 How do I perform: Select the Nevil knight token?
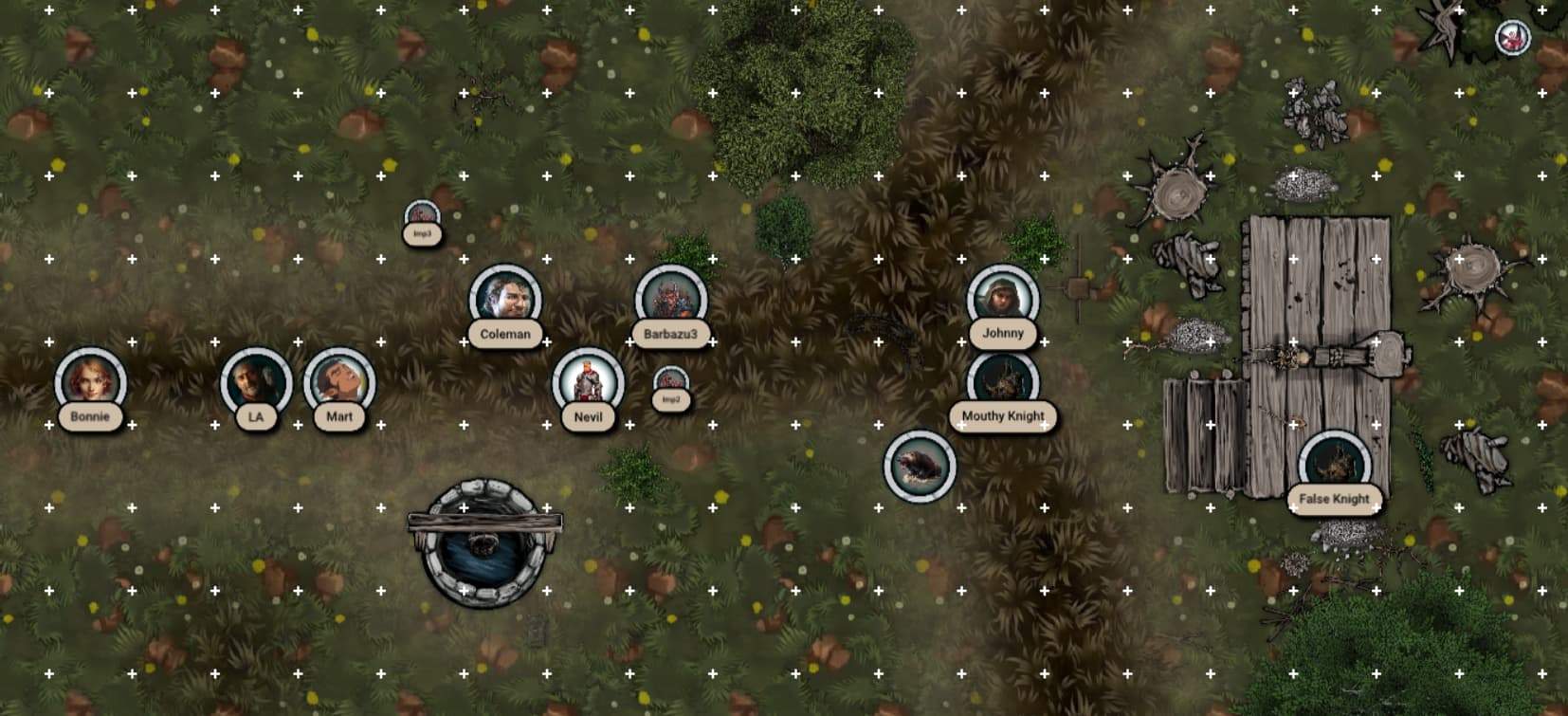click(x=588, y=383)
